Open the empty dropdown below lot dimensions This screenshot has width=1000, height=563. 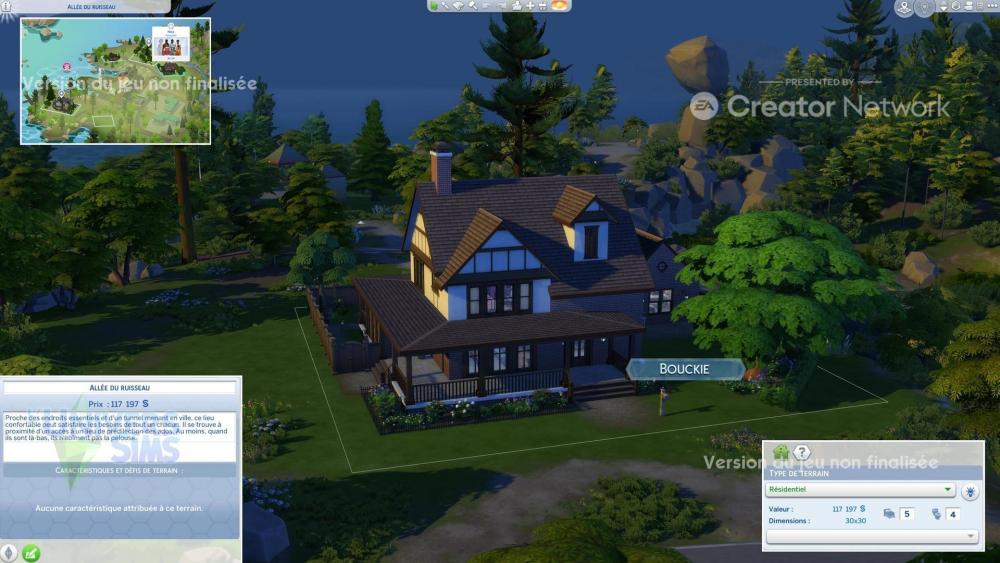(x=872, y=537)
